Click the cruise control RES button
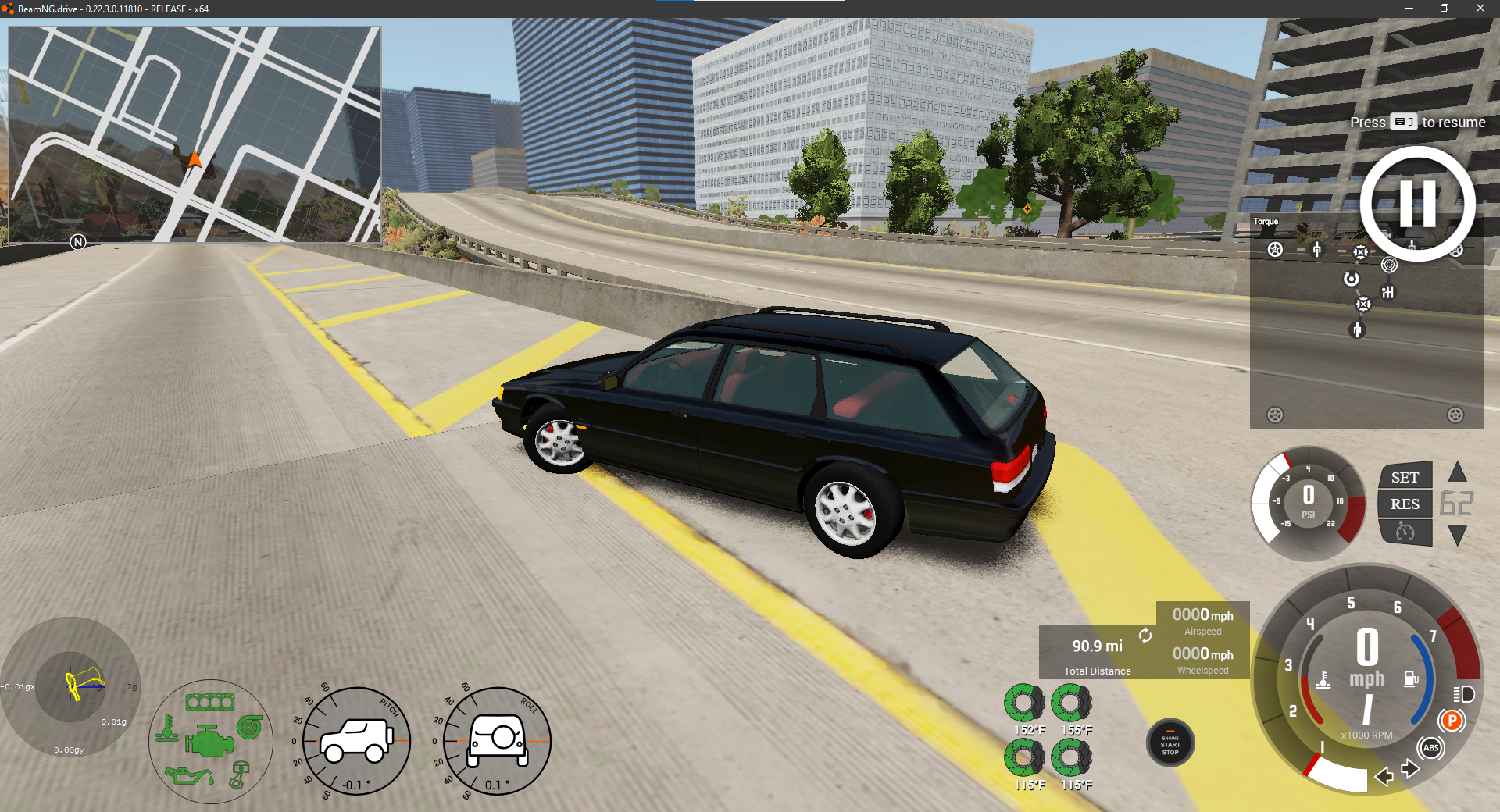This screenshot has height=812, width=1500. tap(1405, 504)
